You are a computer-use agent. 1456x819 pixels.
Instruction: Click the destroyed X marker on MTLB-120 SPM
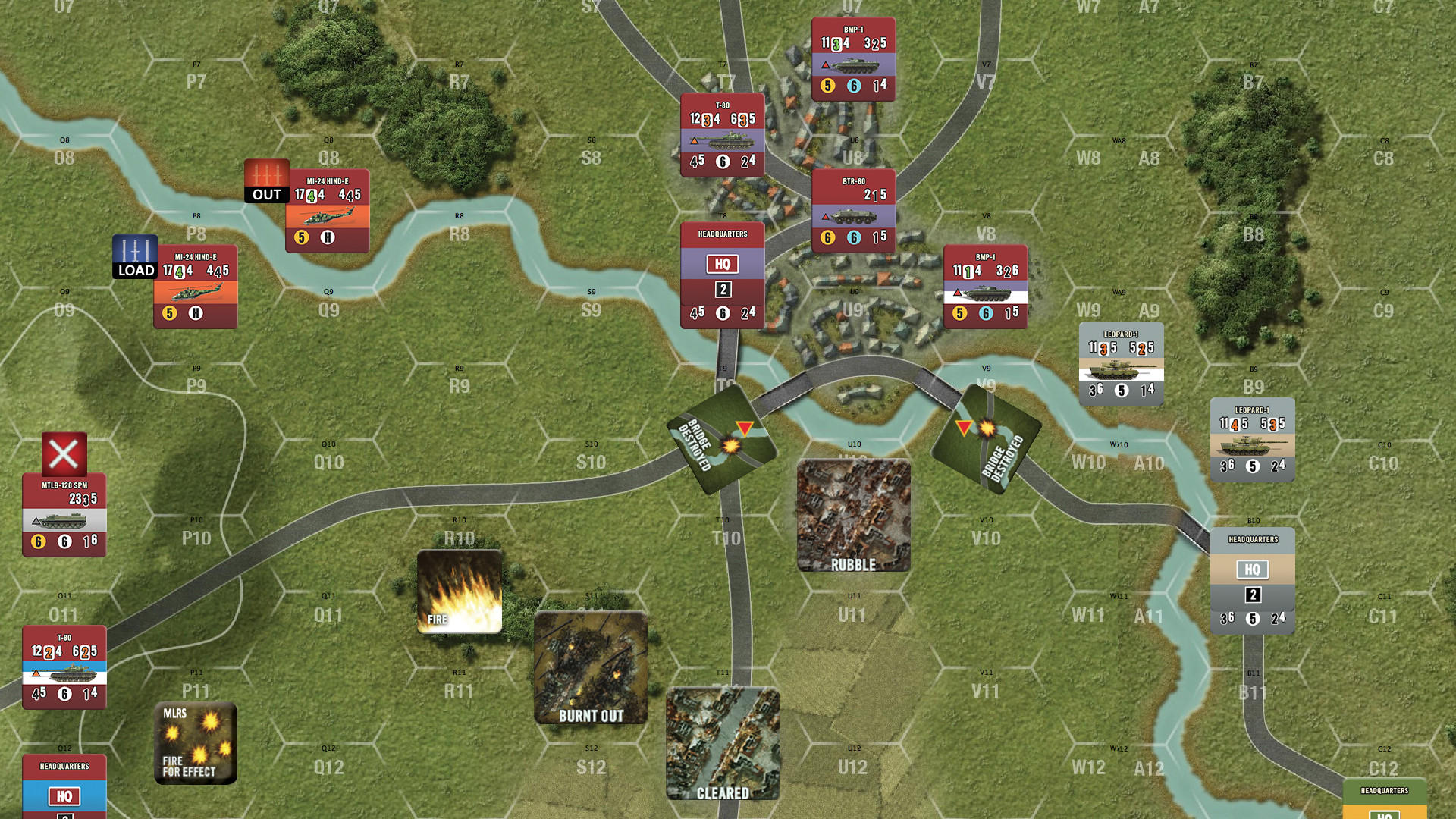point(63,453)
